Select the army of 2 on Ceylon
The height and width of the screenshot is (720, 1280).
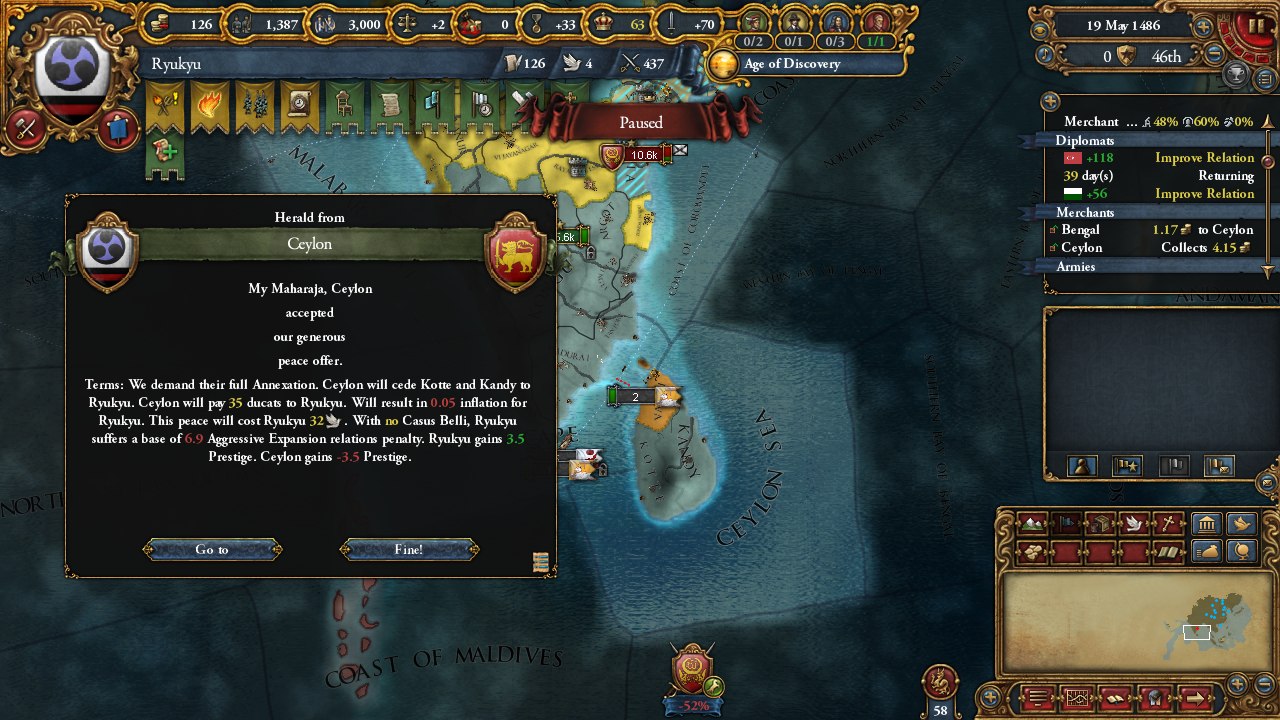click(x=634, y=397)
